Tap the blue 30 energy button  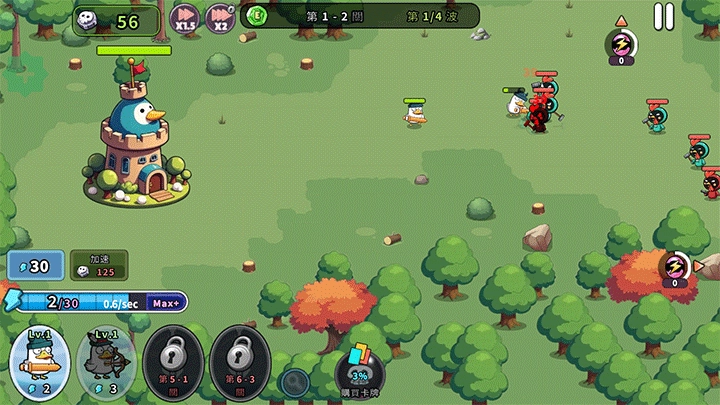click(x=35, y=266)
